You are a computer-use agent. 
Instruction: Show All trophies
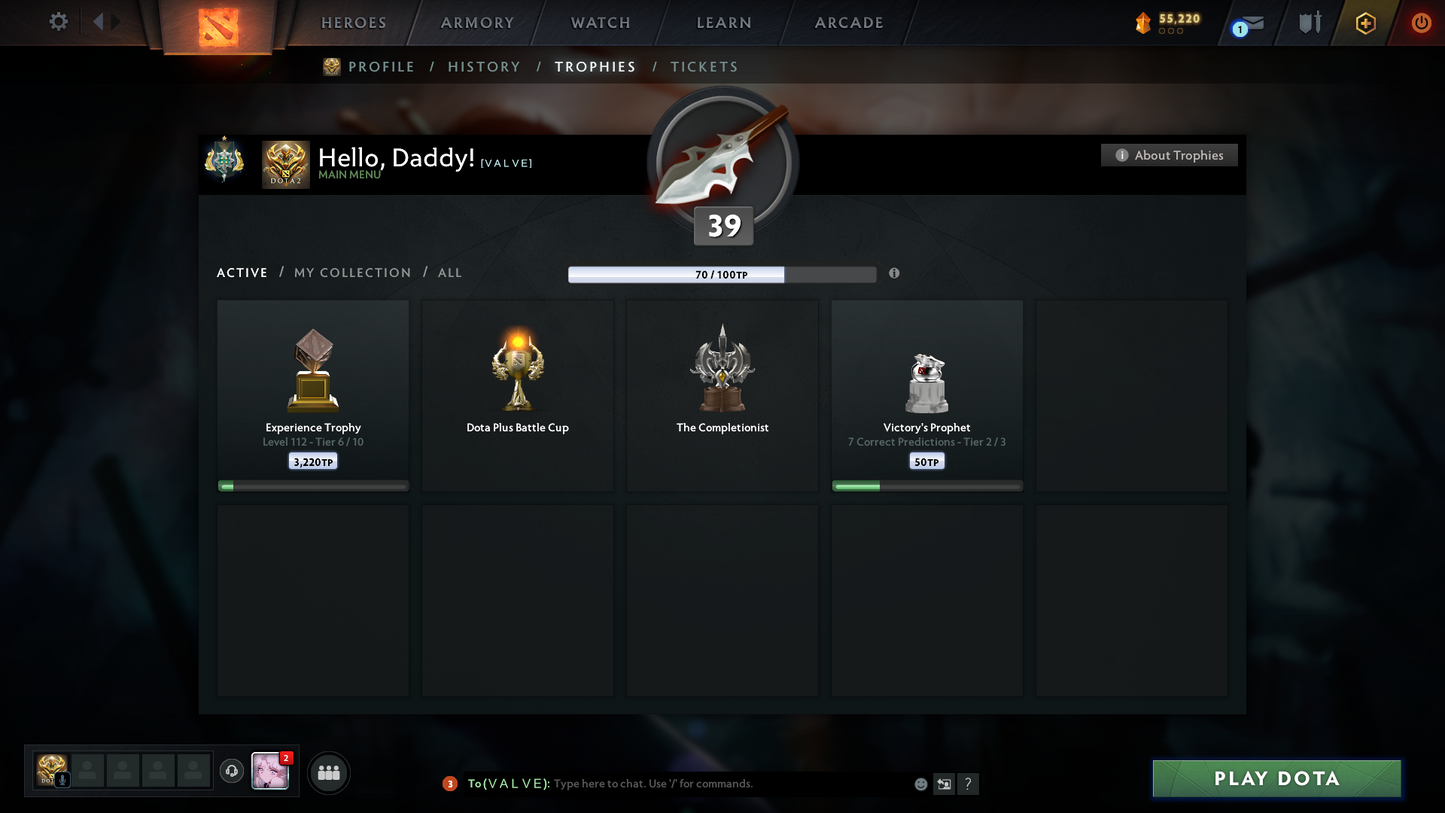click(450, 273)
